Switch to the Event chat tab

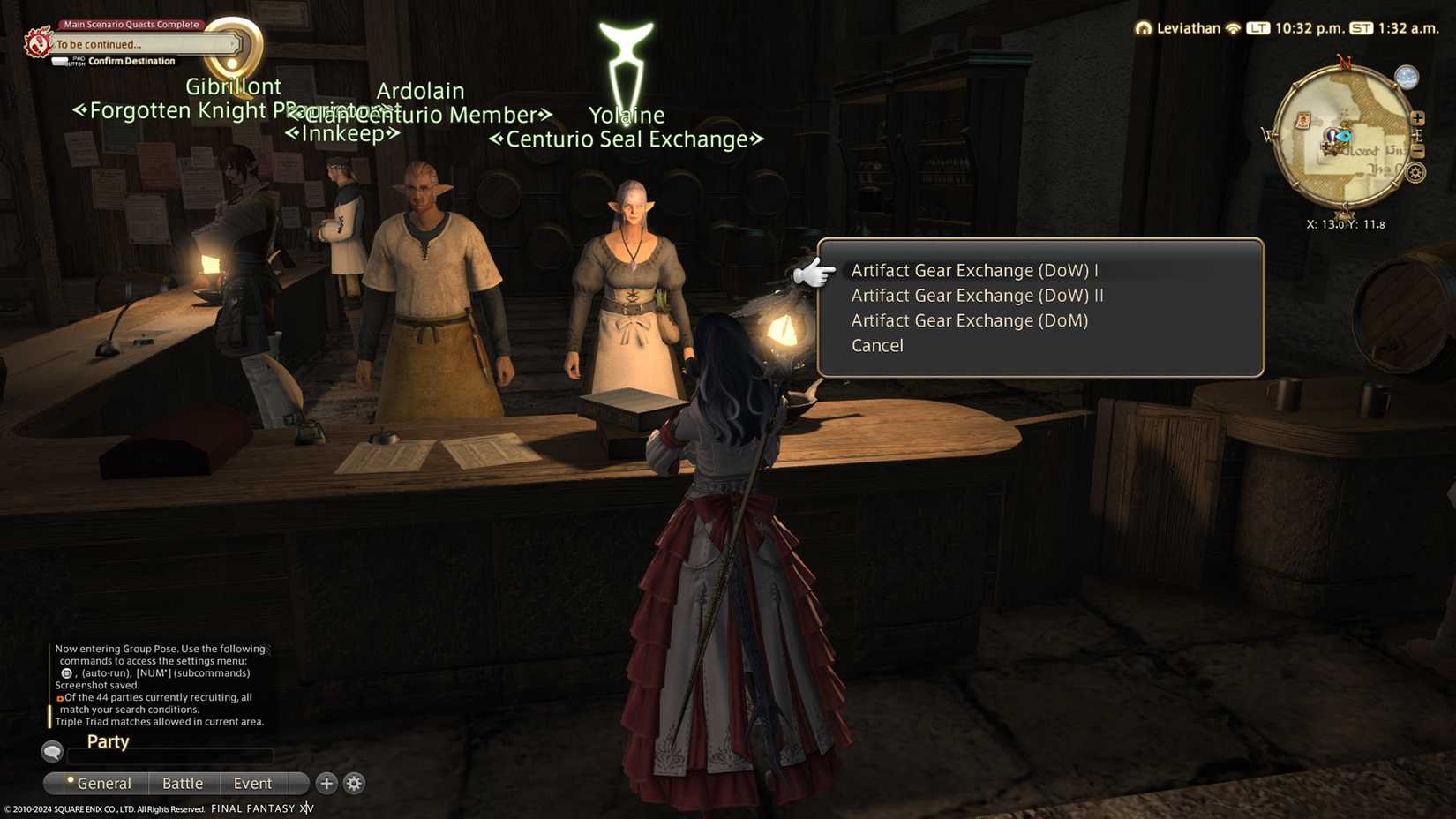[x=252, y=783]
